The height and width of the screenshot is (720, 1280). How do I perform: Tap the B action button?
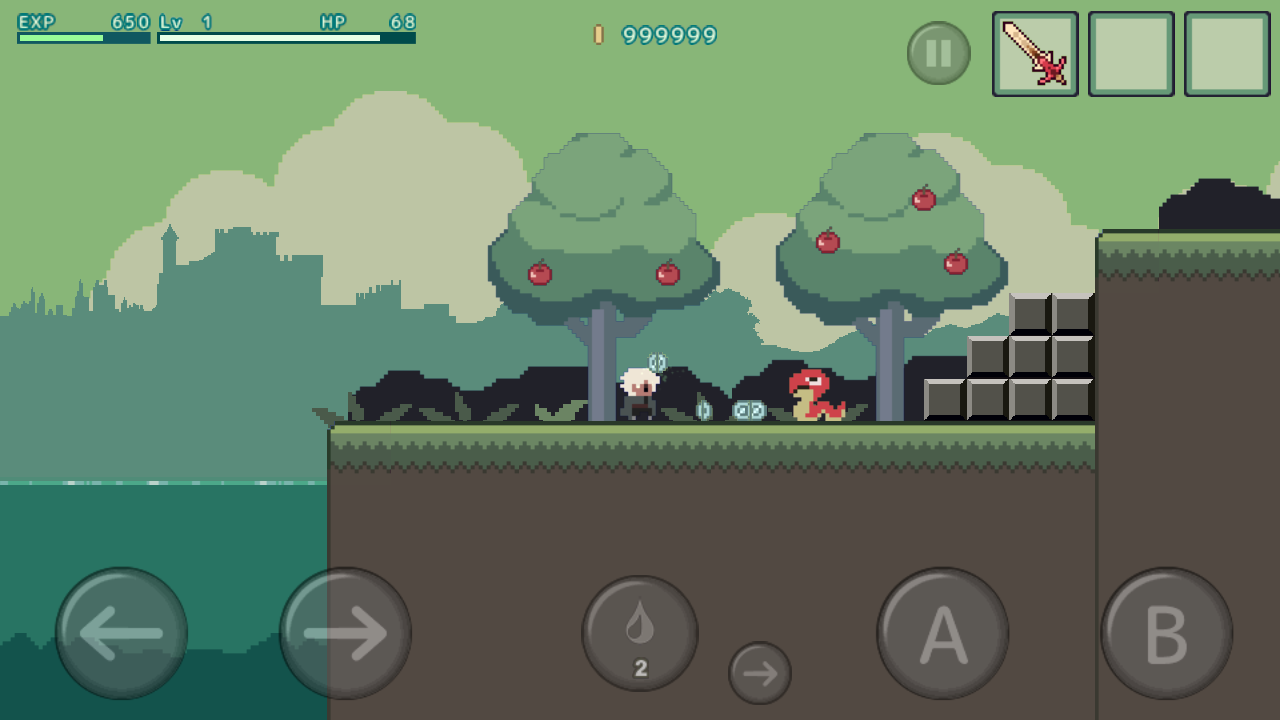click(x=1166, y=633)
